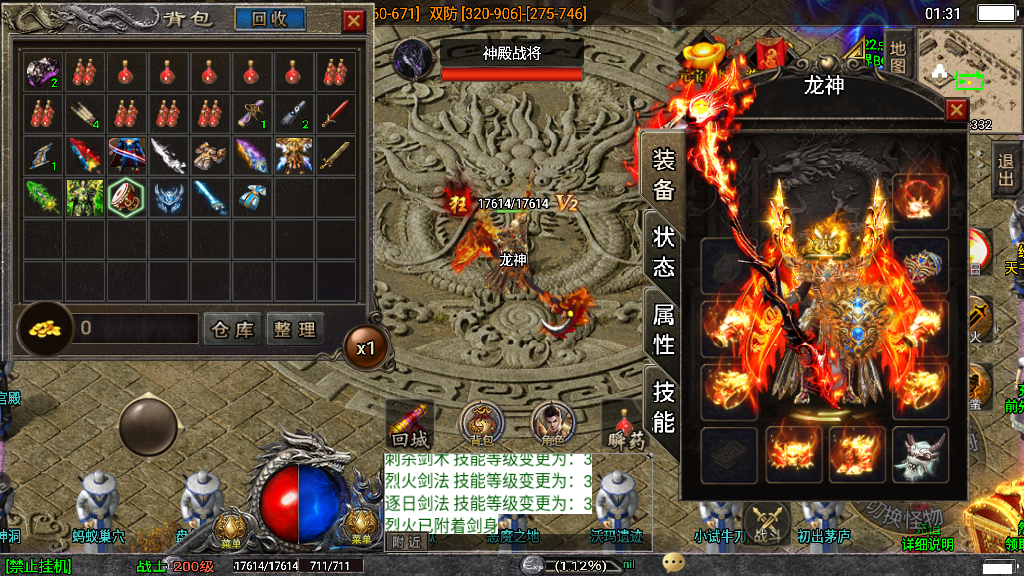Switch to the 属性 attributes tab
1024x576 pixels.
(663, 329)
